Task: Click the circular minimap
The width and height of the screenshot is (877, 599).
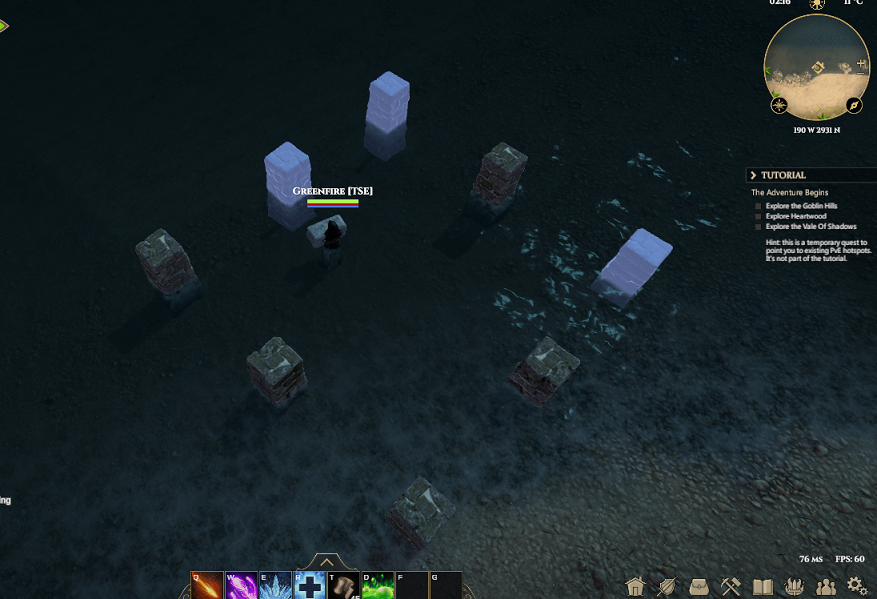Action: tap(816, 66)
